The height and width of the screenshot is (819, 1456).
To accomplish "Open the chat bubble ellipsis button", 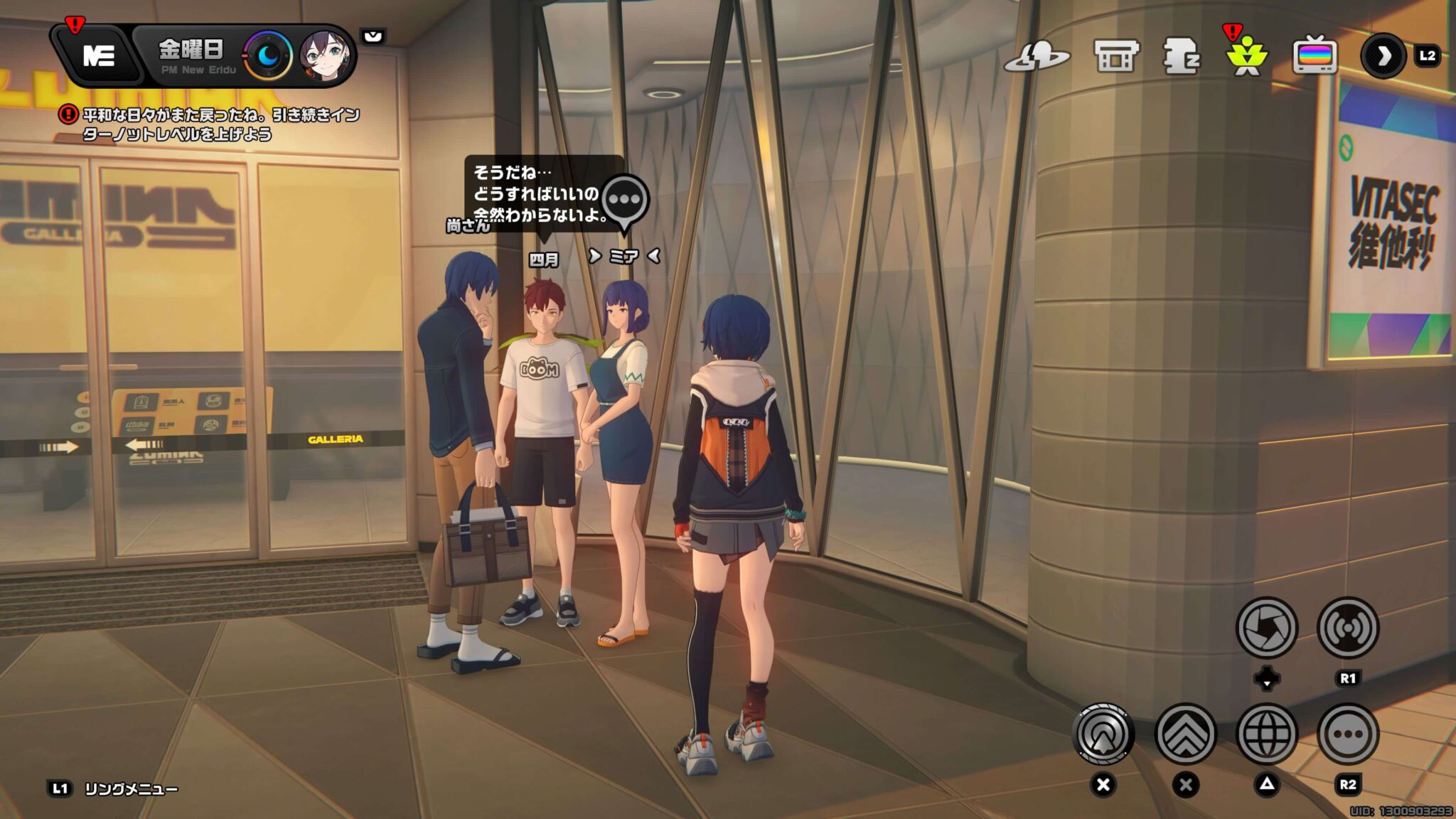I will click(1348, 734).
